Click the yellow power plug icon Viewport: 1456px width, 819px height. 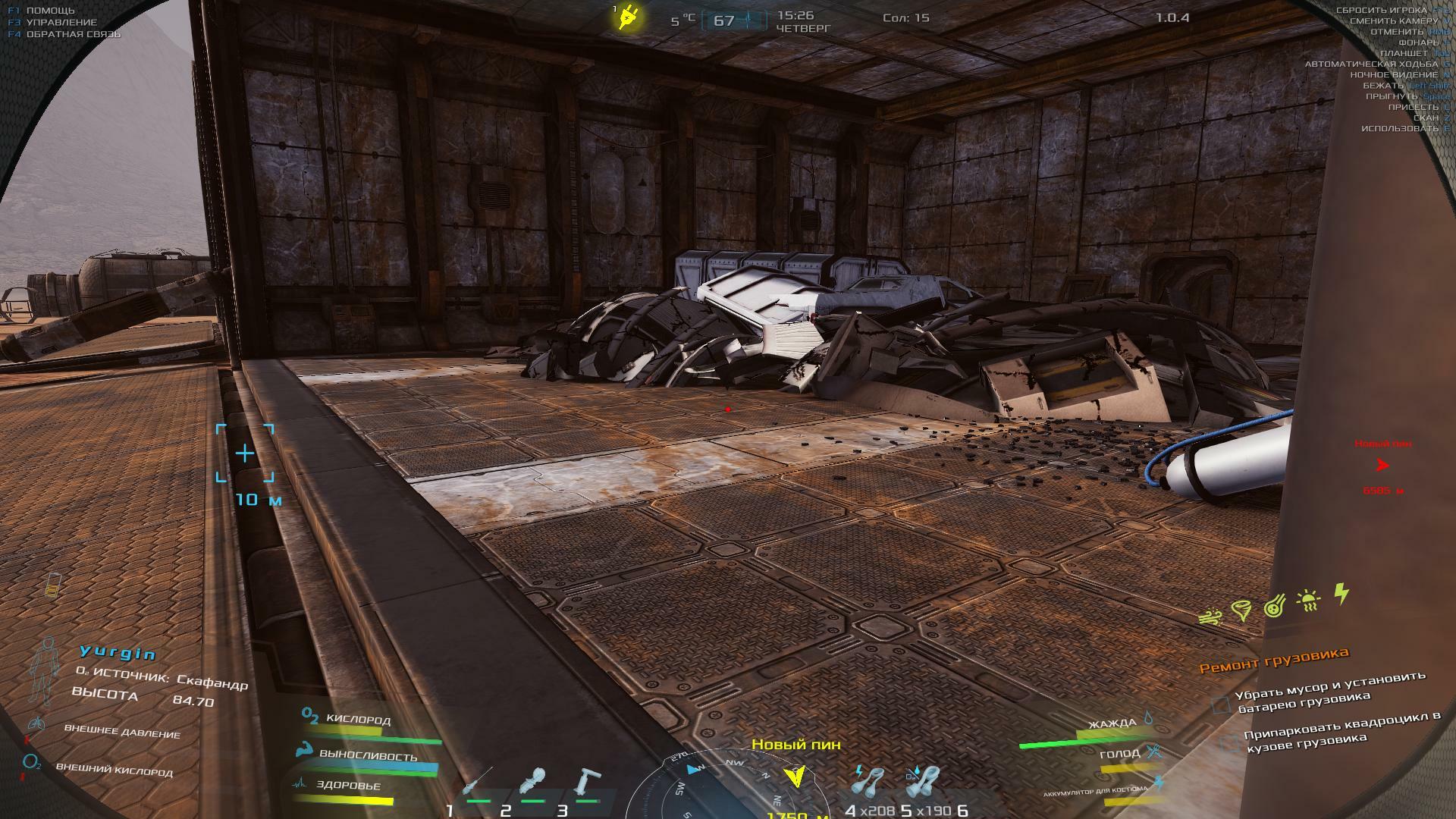click(x=629, y=17)
